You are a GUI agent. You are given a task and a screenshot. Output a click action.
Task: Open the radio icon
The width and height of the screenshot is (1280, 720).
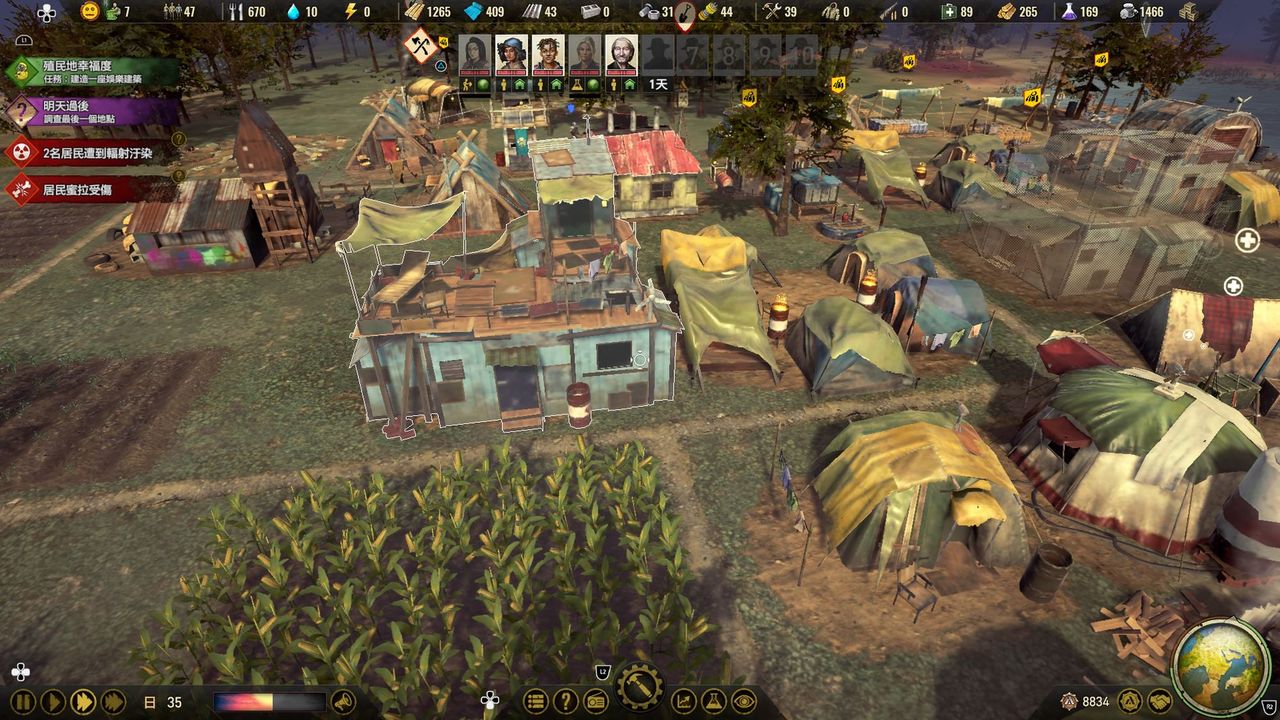(x=596, y=702)
